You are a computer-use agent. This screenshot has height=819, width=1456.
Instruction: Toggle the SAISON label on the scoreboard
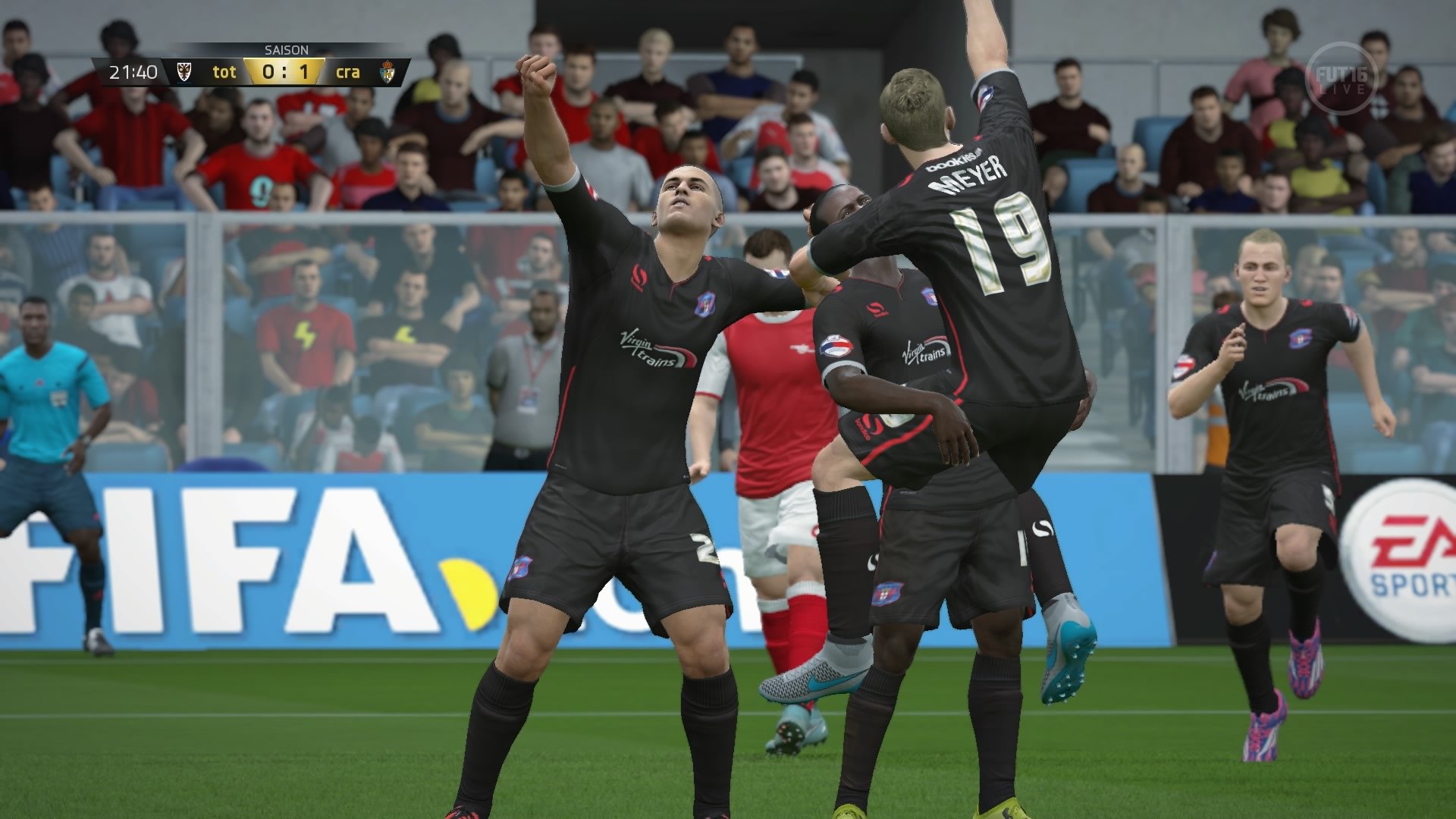tap(285, 51)
